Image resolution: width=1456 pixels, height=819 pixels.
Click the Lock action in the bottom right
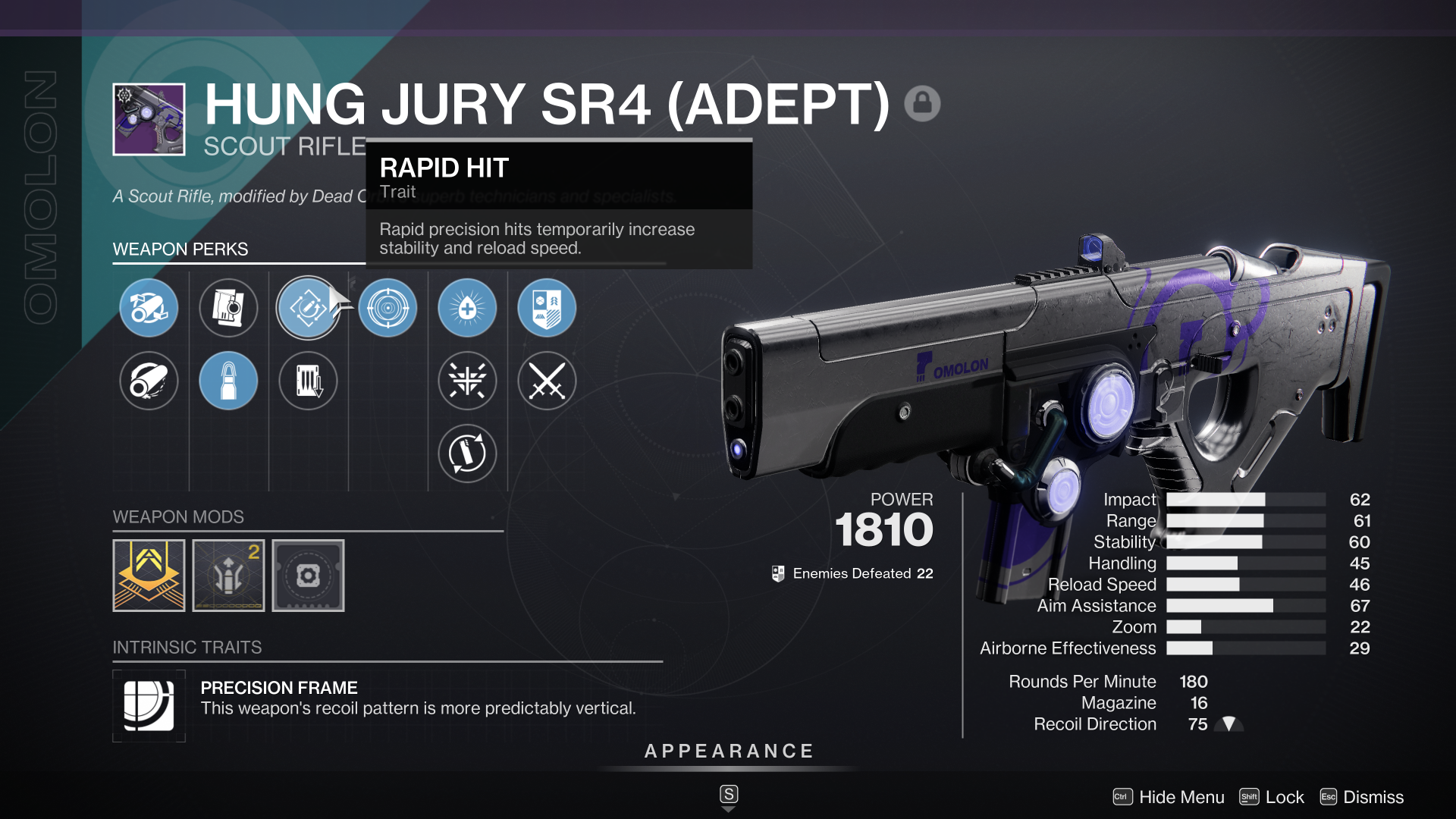[x=1285, y=797]
